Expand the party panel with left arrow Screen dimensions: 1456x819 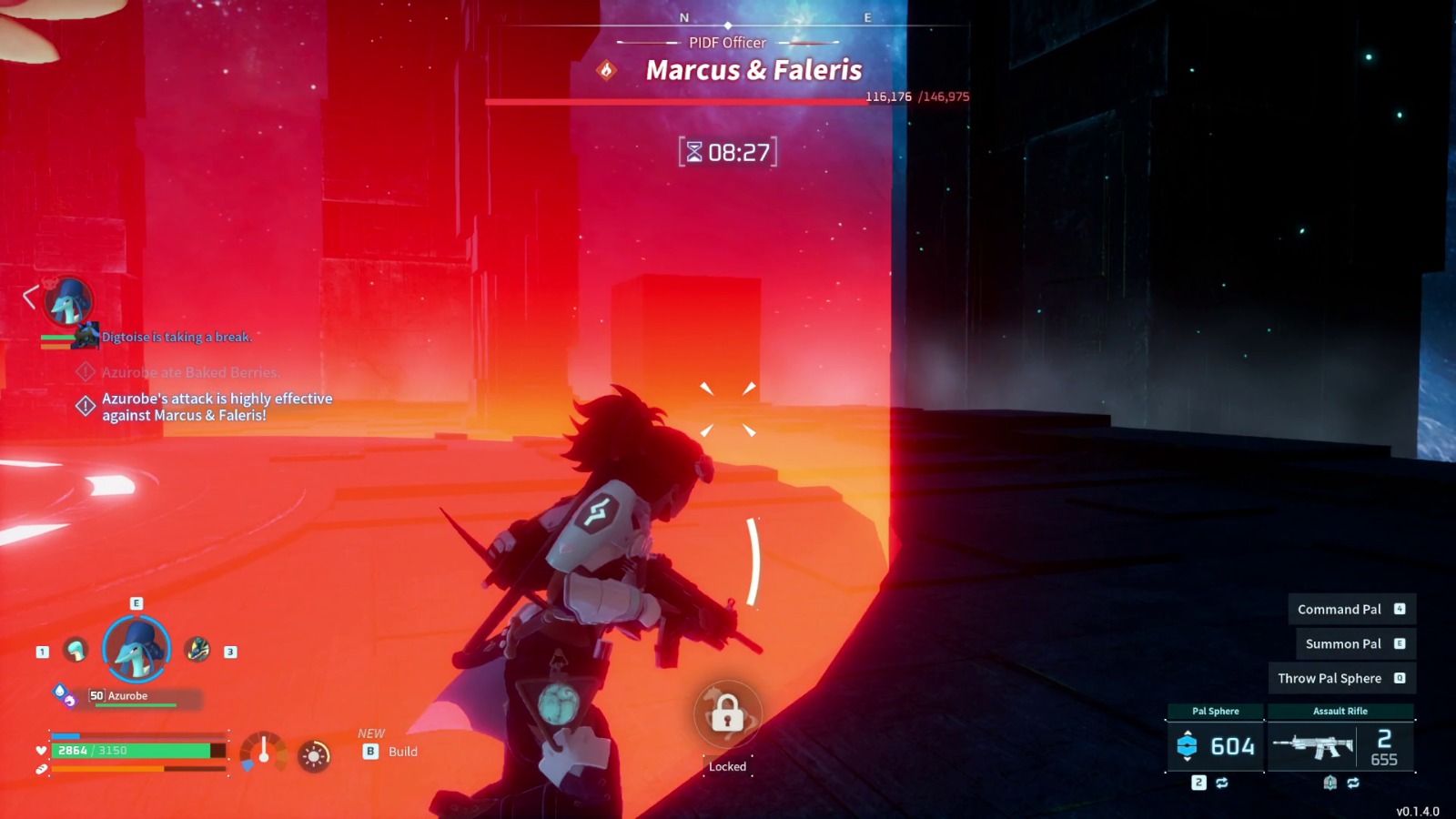point(30,297)
